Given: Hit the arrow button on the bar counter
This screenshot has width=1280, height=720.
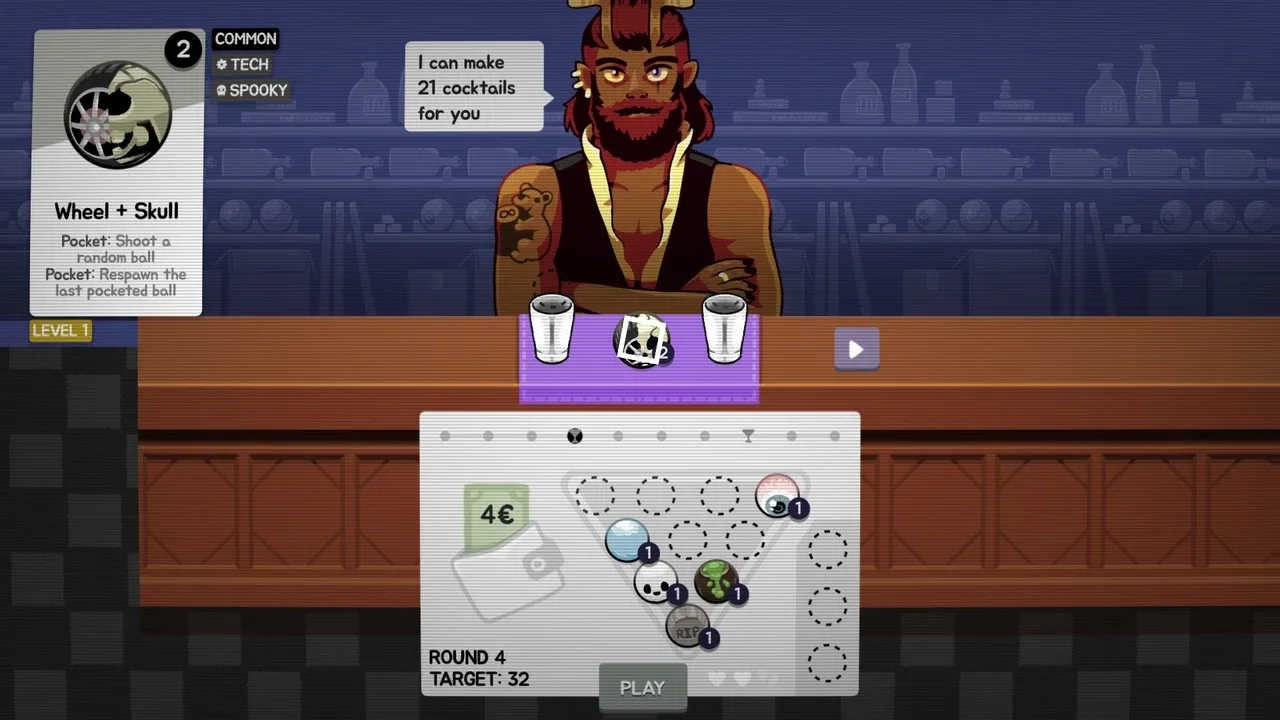Looking at the screenshot, I should tap(856, 349).
